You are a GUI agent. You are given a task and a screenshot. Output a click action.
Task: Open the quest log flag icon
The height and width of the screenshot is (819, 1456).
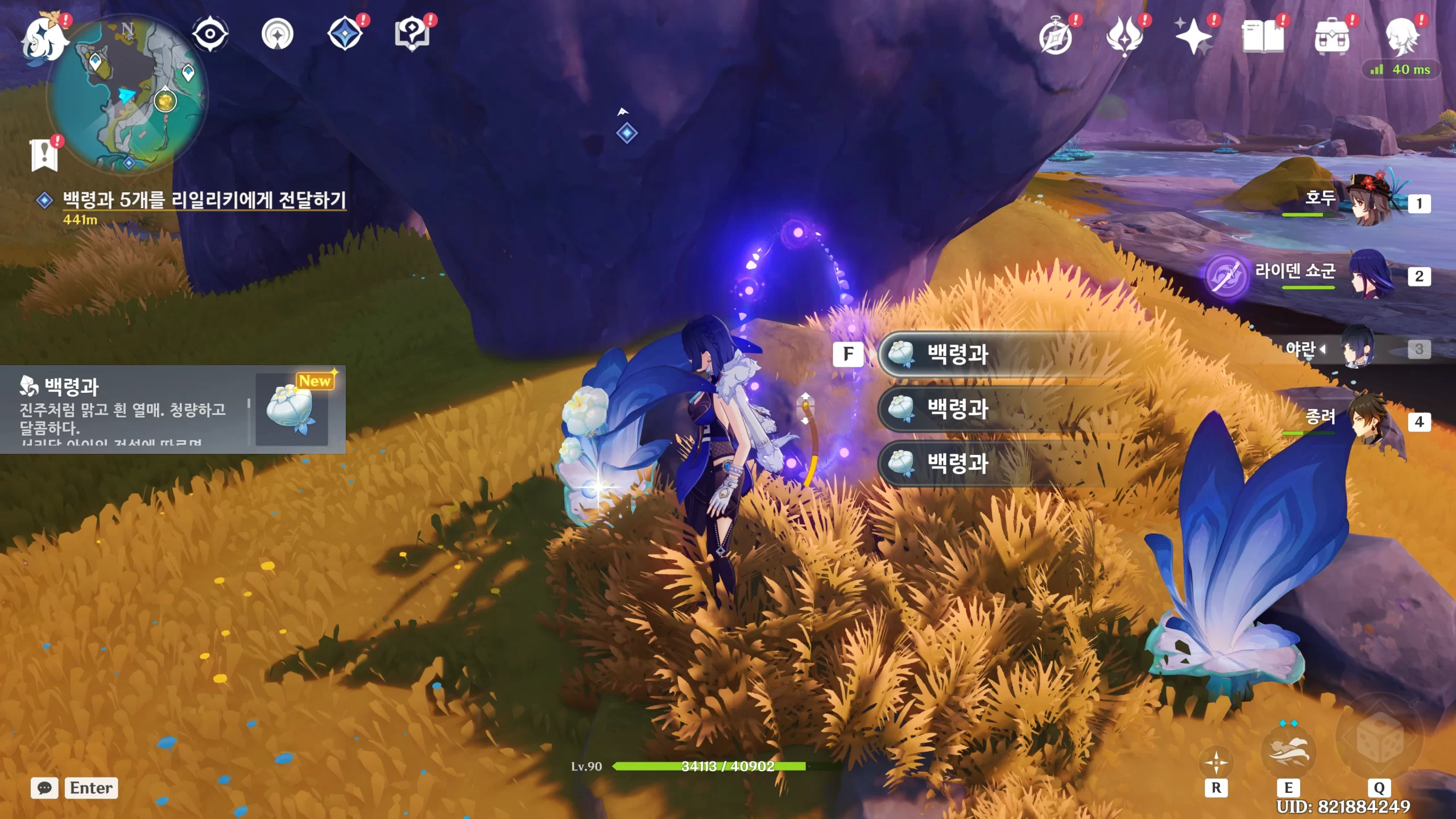[x=44, y=154]
